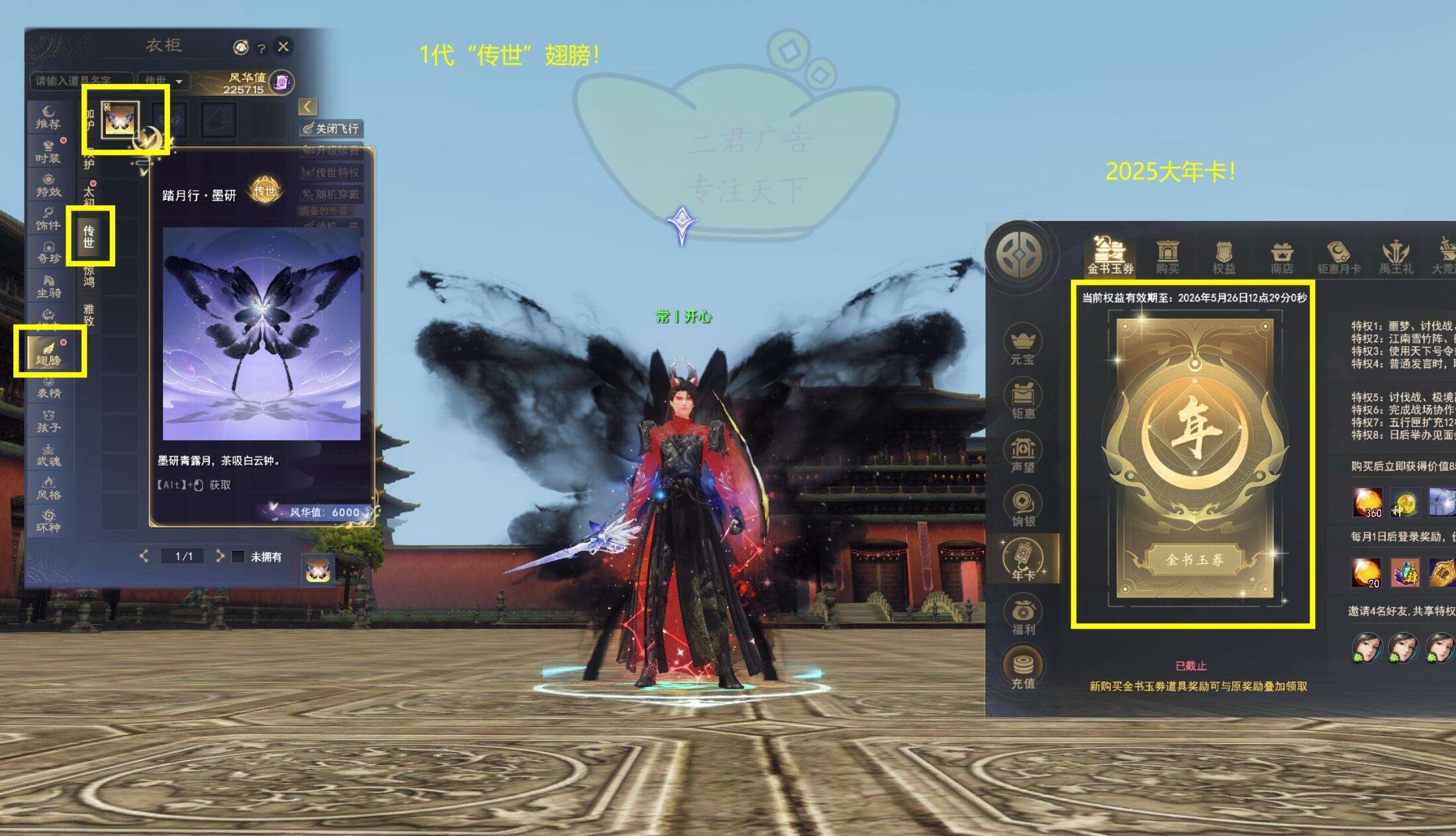Choose the 传世 wings sub-tab
Viewport: 1456px width, 836px height.
[x=89, y=236]
